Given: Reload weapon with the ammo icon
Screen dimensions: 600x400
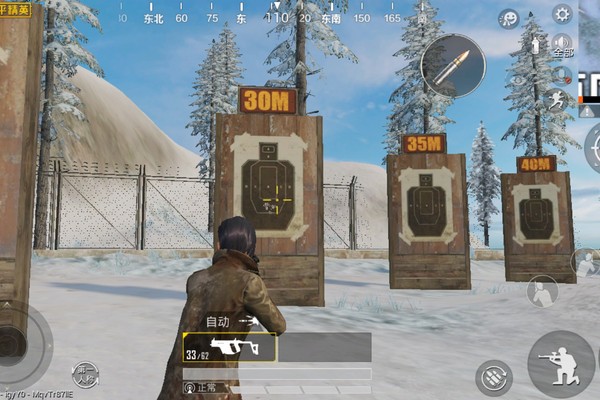Looking at the screenshot, I should (x=493, y=377).
